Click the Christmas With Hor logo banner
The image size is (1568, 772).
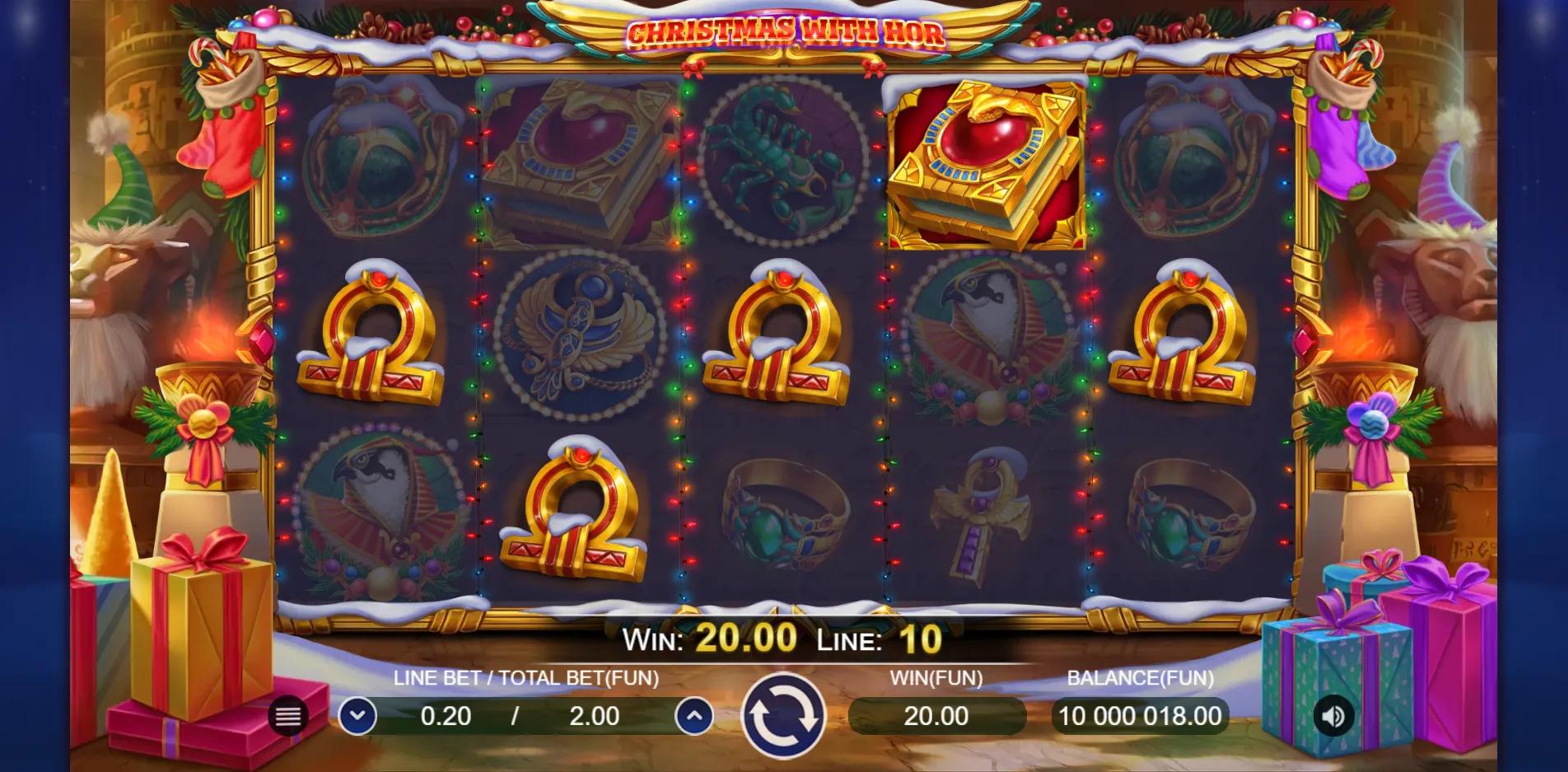click(x=785, y=33)
